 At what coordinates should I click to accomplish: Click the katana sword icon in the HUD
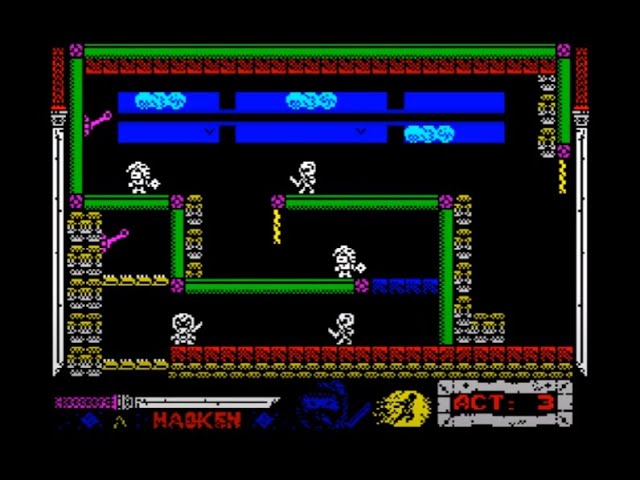pyautogui.click(x=165, y=402)
